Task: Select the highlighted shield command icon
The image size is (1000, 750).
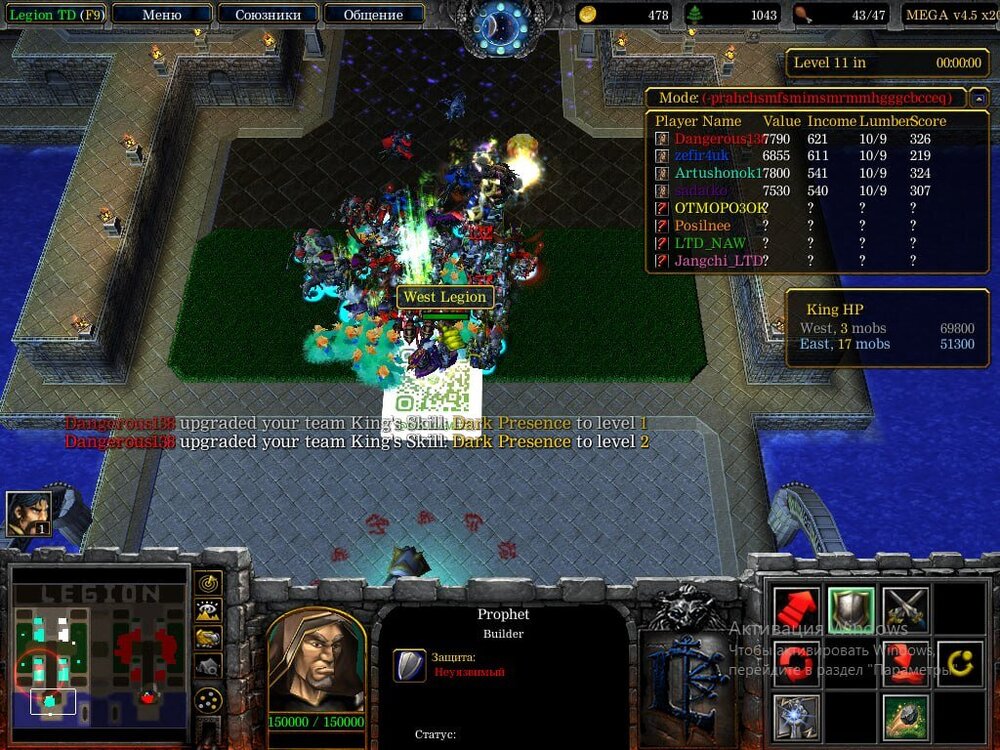Action: pyautogui.click(x=851, y=609)
